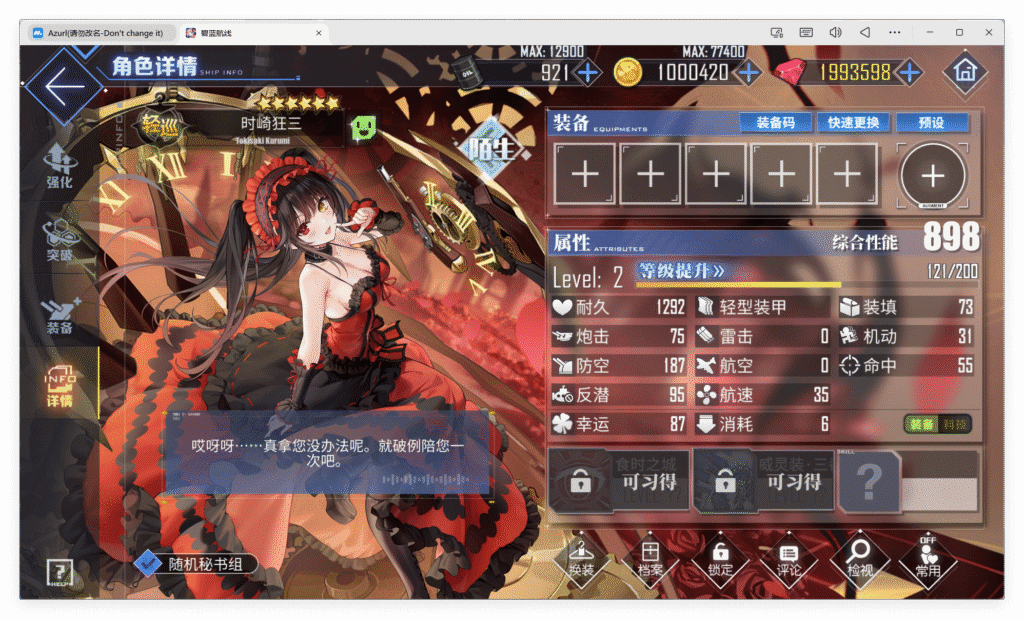
Task: Open 换装 skin change menu
Action: 581,560
